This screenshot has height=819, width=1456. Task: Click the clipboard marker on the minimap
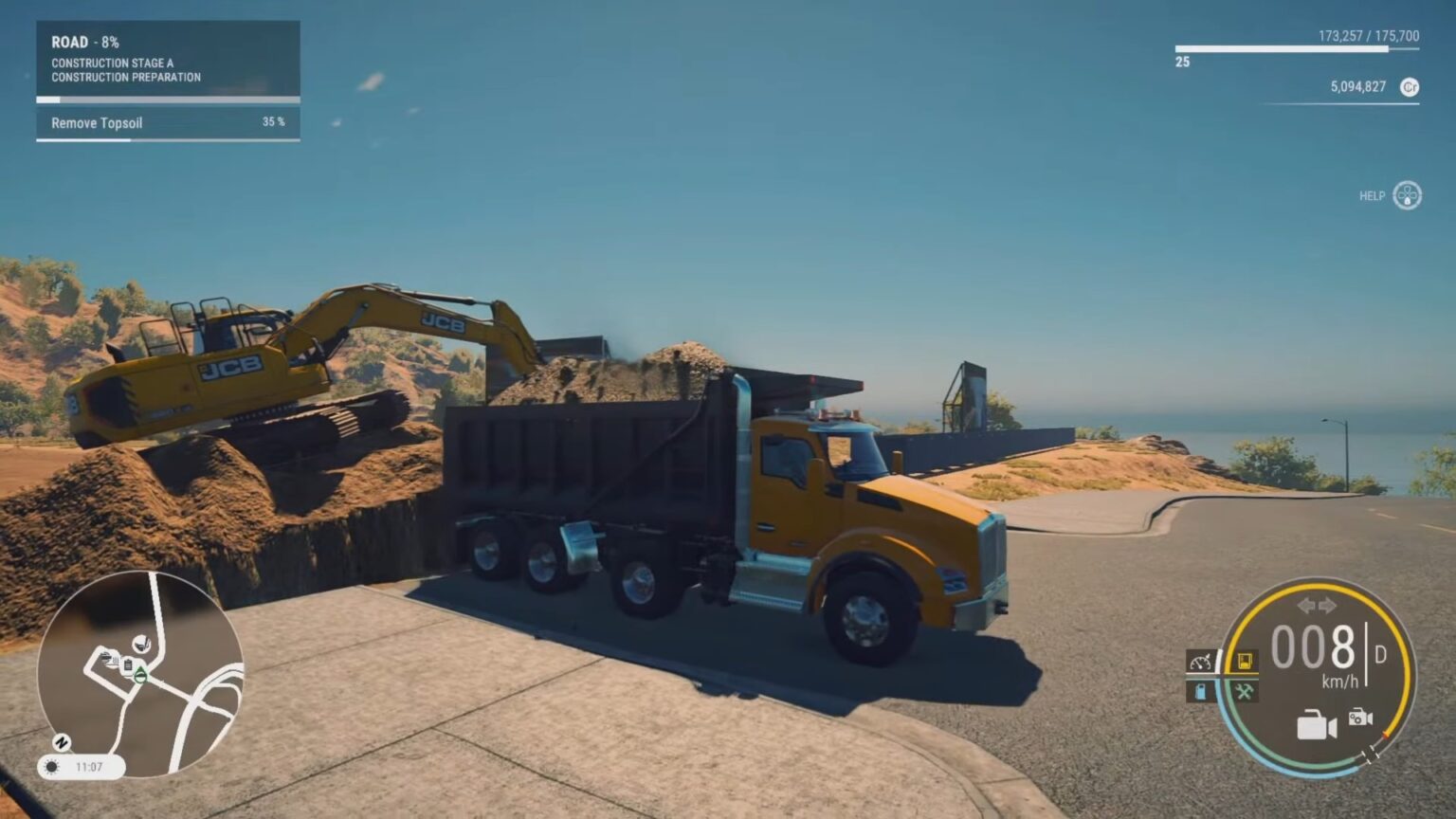coord(128,664)
